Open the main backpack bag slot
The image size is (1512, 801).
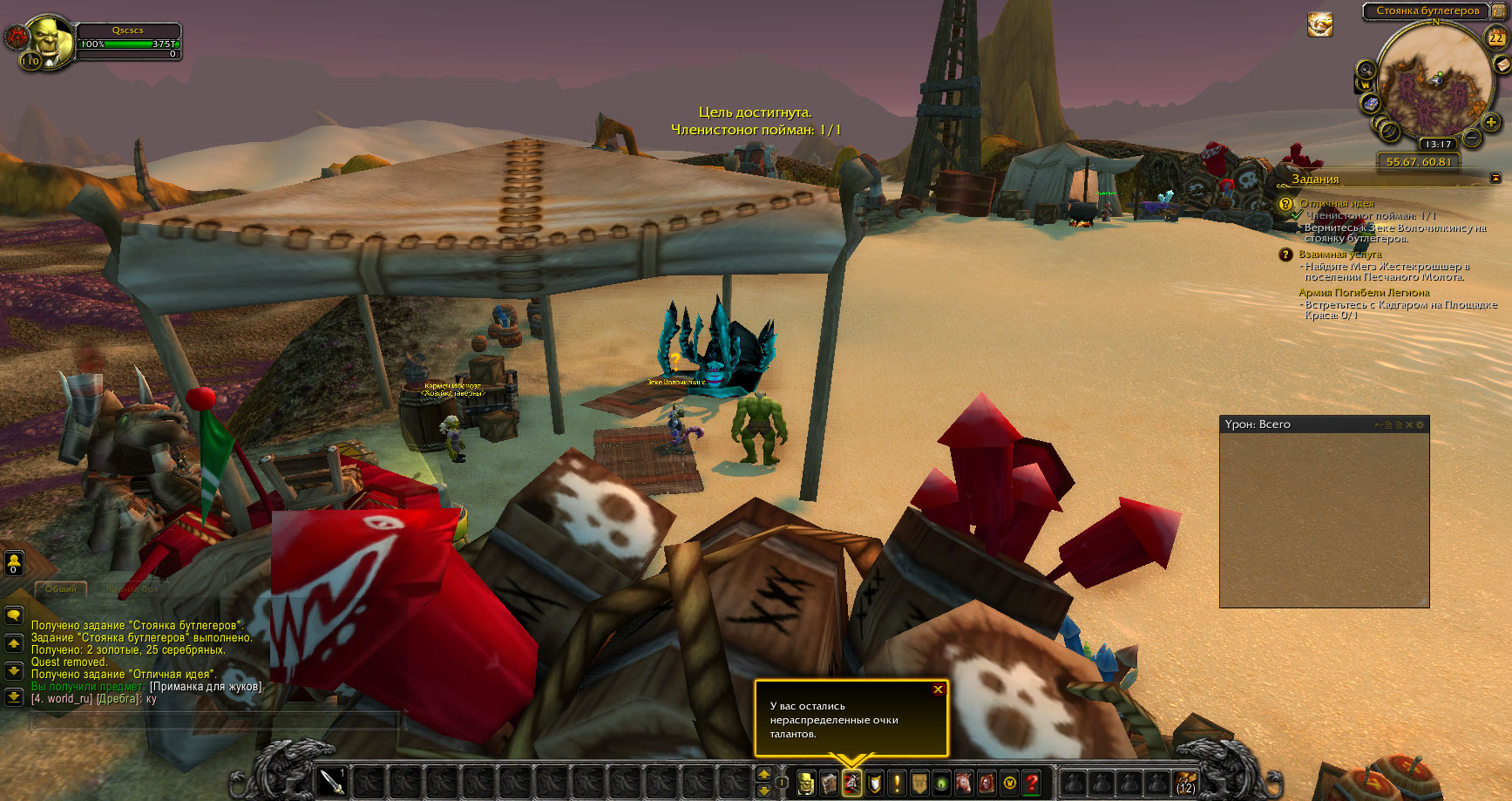(x=1185, y=783)
